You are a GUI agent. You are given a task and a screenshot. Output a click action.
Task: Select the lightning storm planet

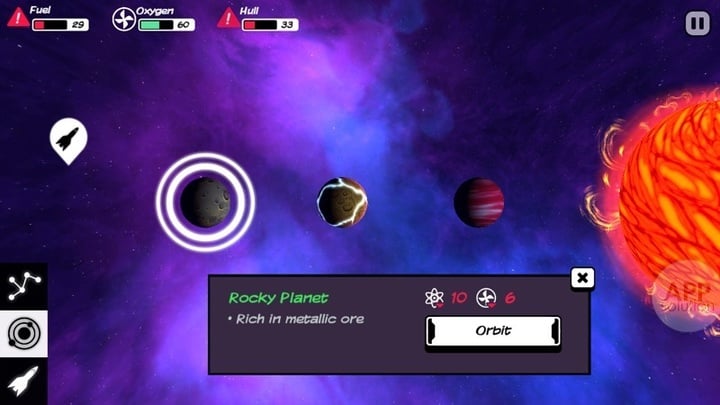342,202
